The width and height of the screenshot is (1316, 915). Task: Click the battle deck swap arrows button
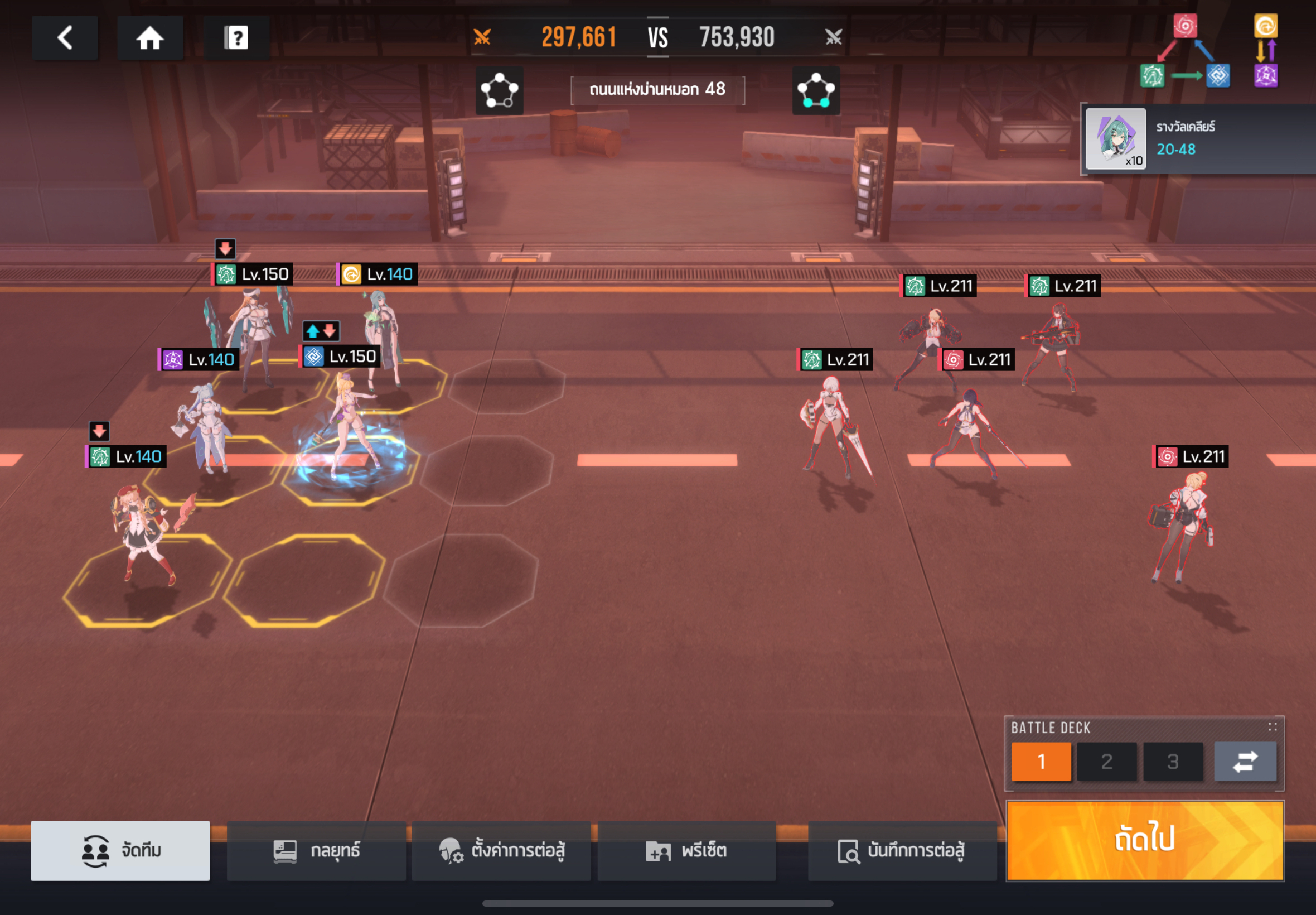coord(1245,762)
